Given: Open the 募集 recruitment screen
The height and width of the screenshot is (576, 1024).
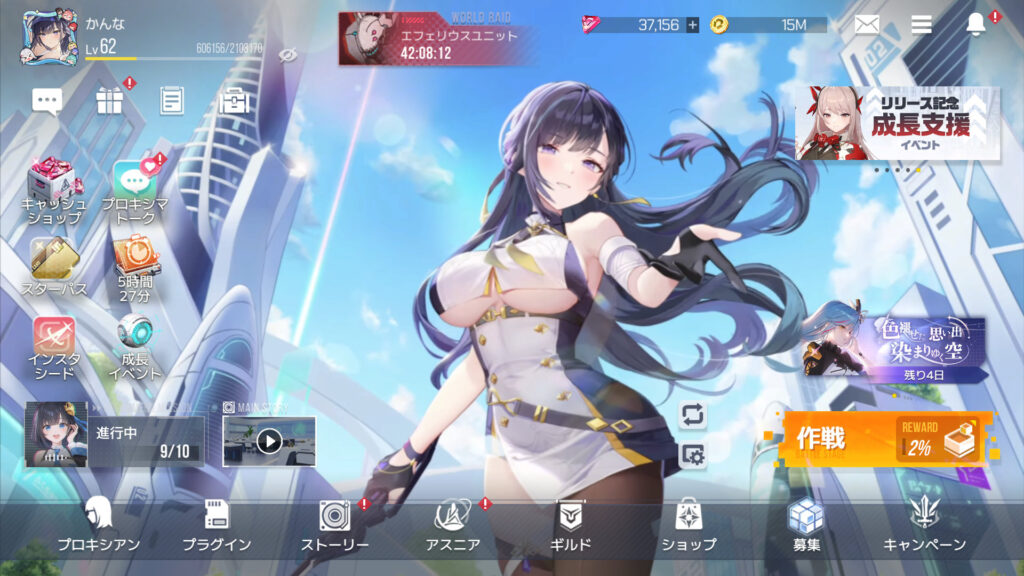Looking at the screenshot, I should (806, 525).
